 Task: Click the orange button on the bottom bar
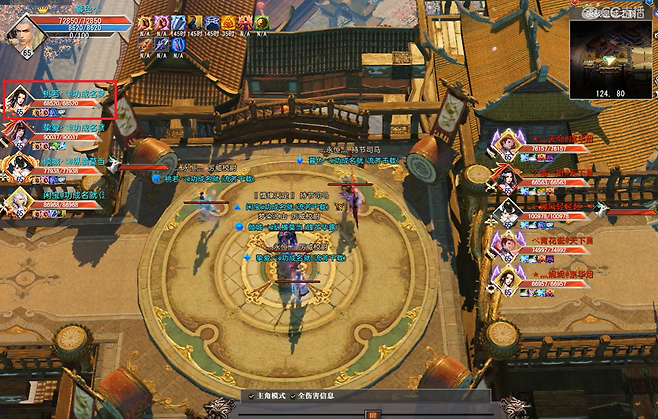click(372, 414)
